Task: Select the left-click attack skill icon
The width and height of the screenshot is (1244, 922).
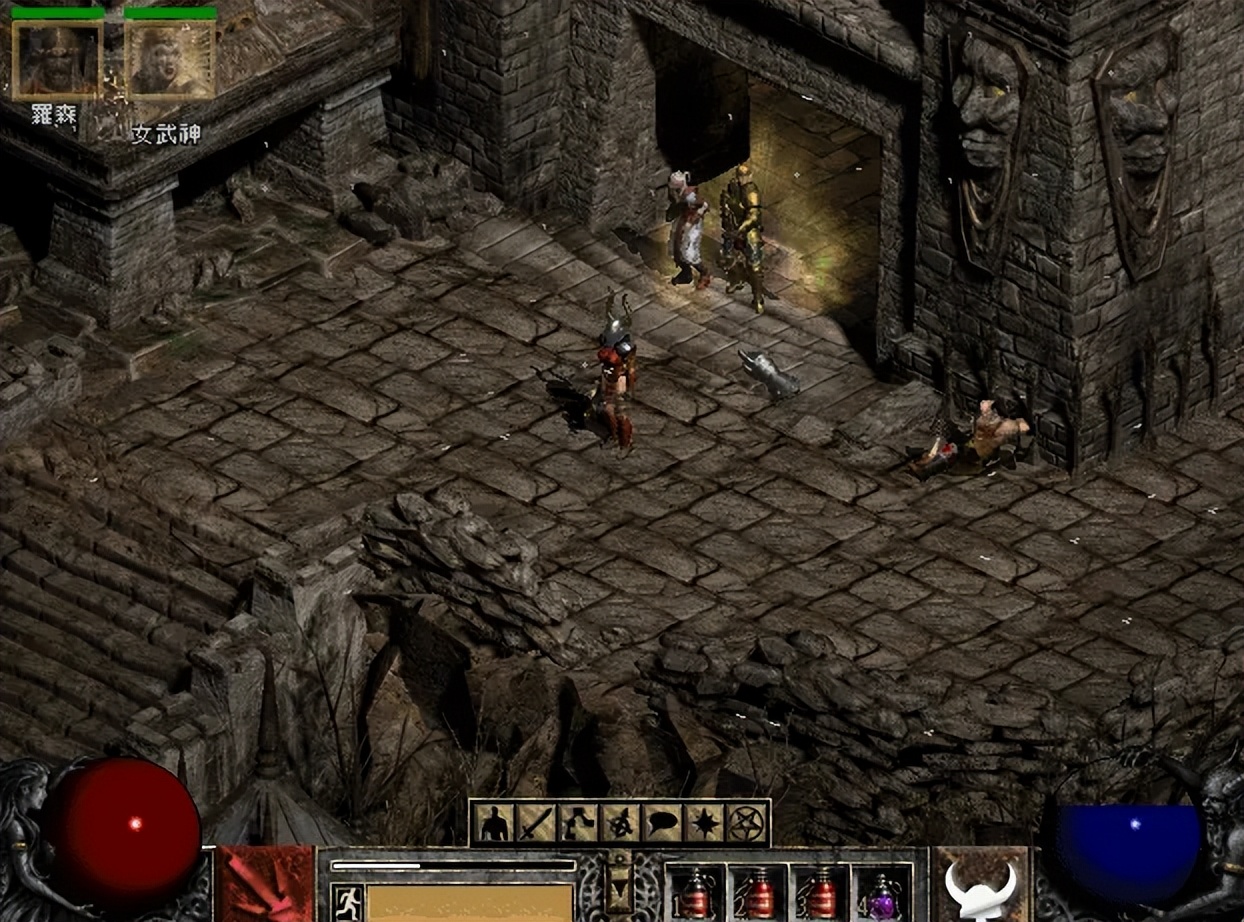Action: pos(265,885)
